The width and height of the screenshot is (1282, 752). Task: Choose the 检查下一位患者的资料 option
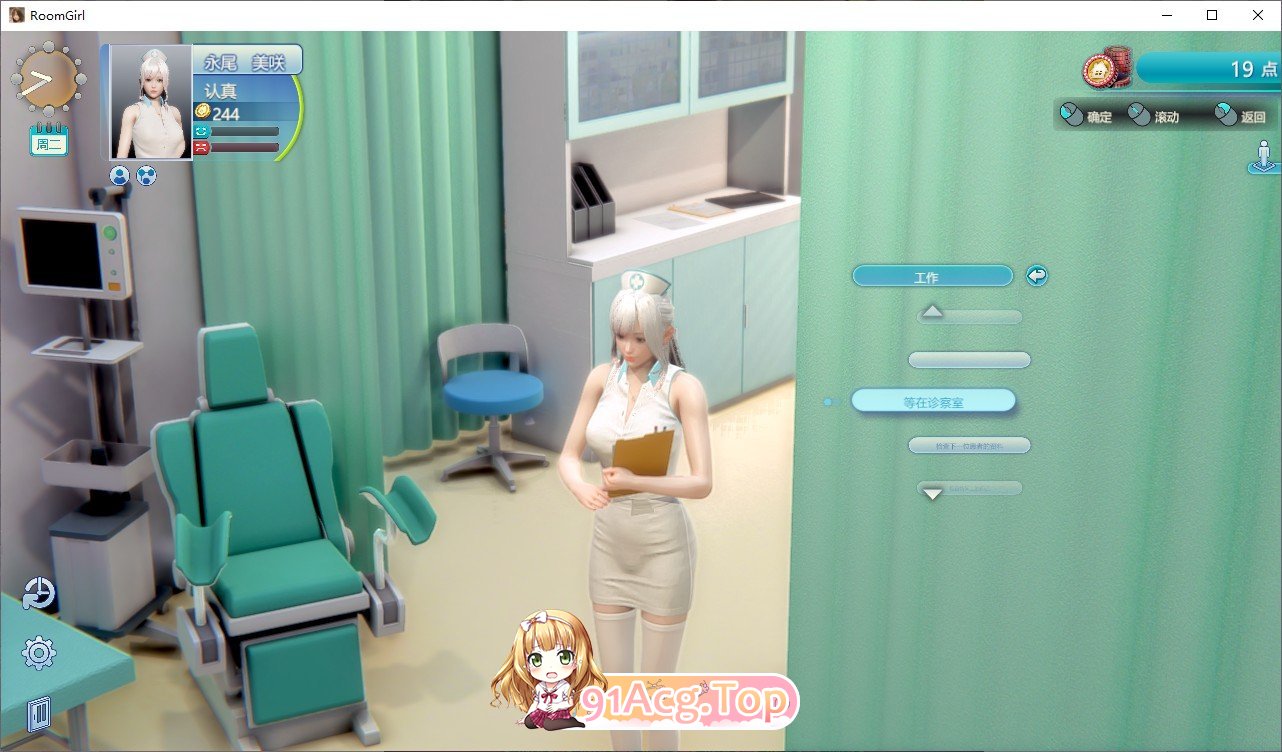[x=968, y=445]
